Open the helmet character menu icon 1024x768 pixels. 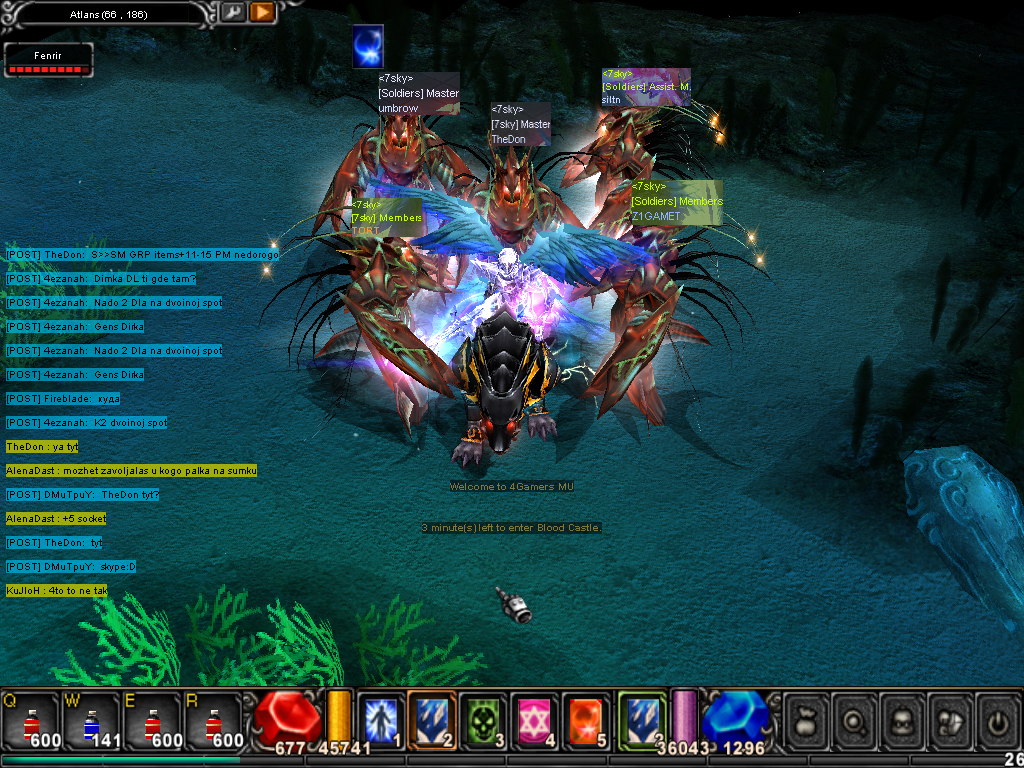tap(902, 718)
